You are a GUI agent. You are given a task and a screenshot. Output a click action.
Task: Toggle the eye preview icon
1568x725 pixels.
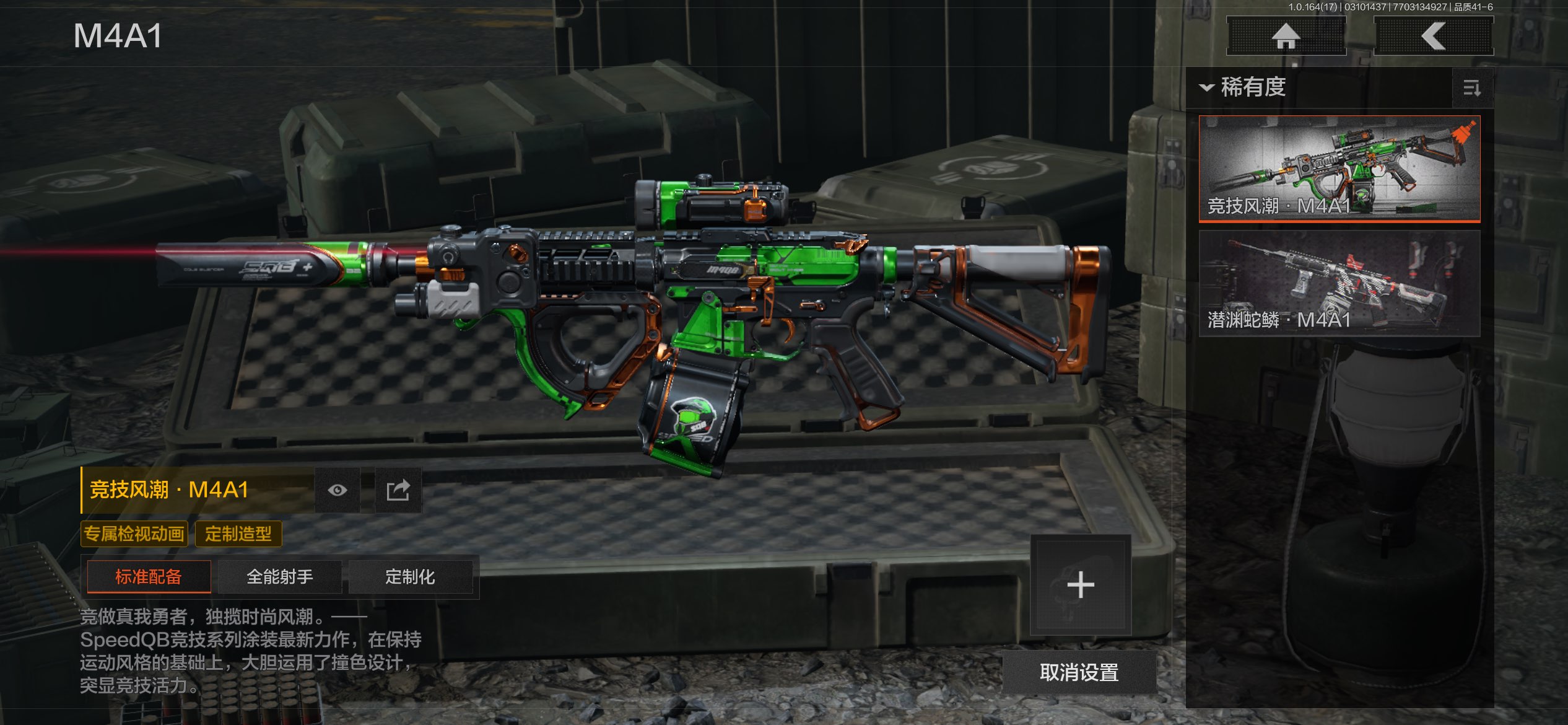[338, 490]
